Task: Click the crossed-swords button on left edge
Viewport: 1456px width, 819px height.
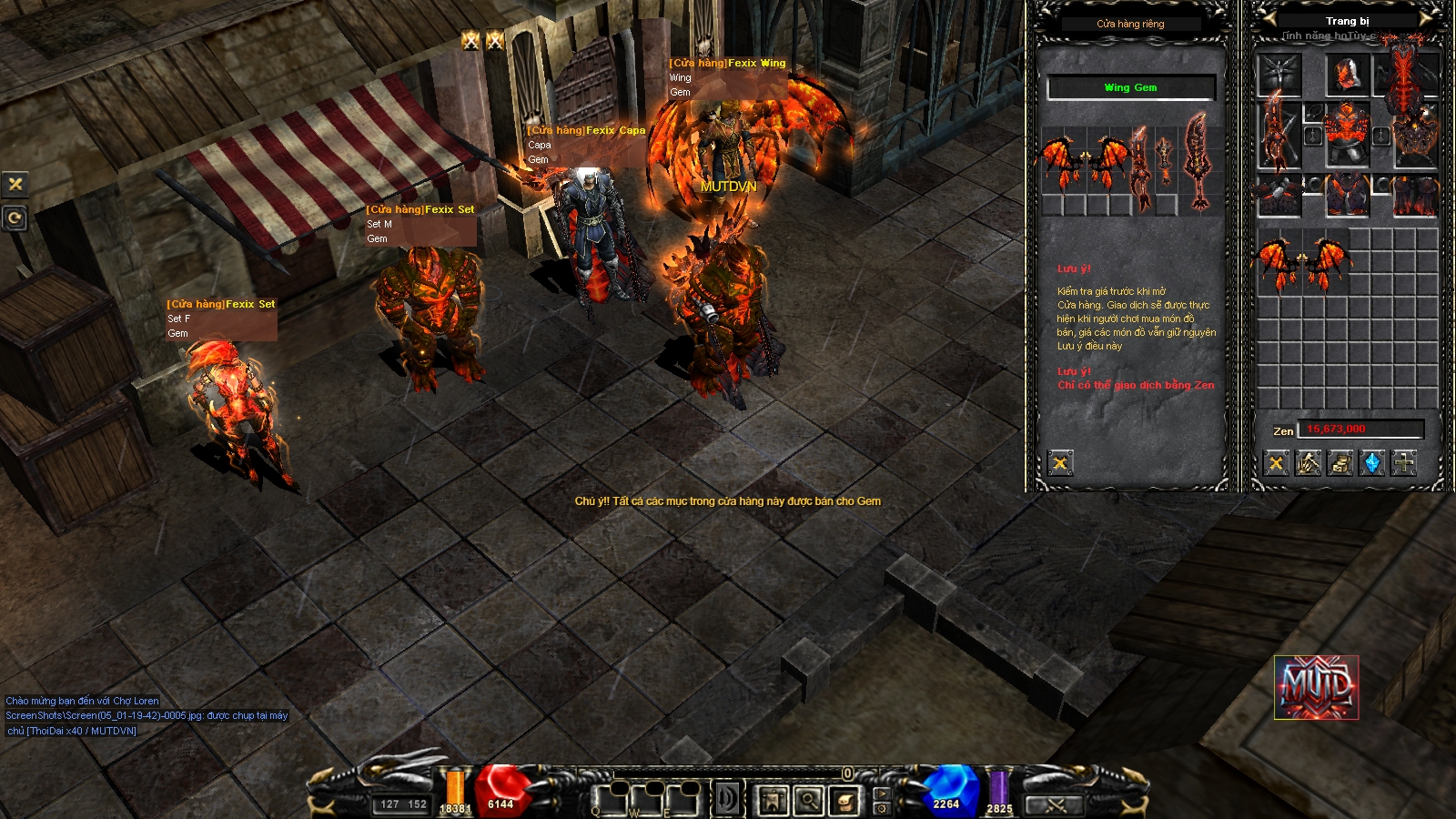Action: [15, 184]
